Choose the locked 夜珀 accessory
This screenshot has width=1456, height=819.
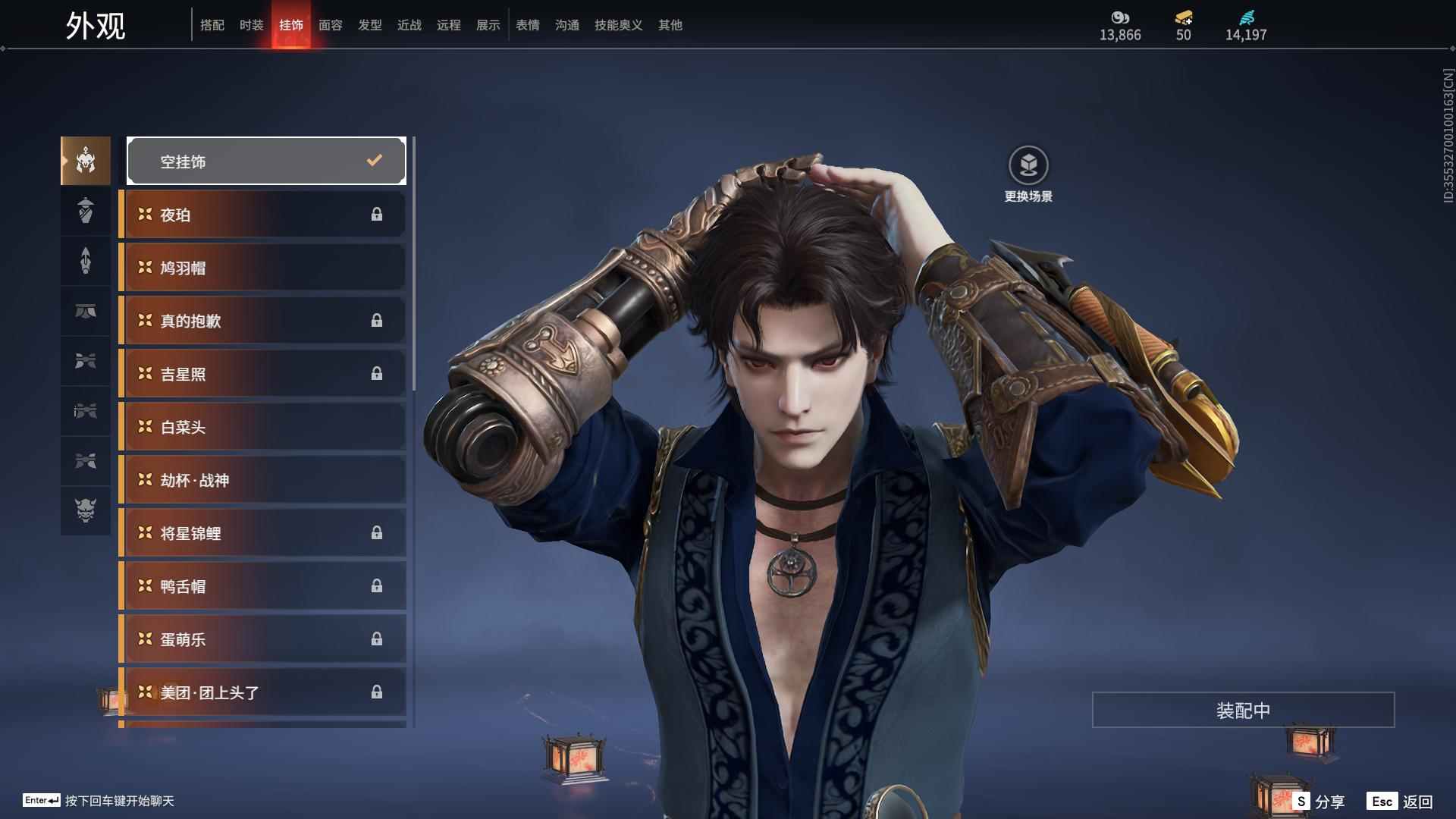coord(262,215)
